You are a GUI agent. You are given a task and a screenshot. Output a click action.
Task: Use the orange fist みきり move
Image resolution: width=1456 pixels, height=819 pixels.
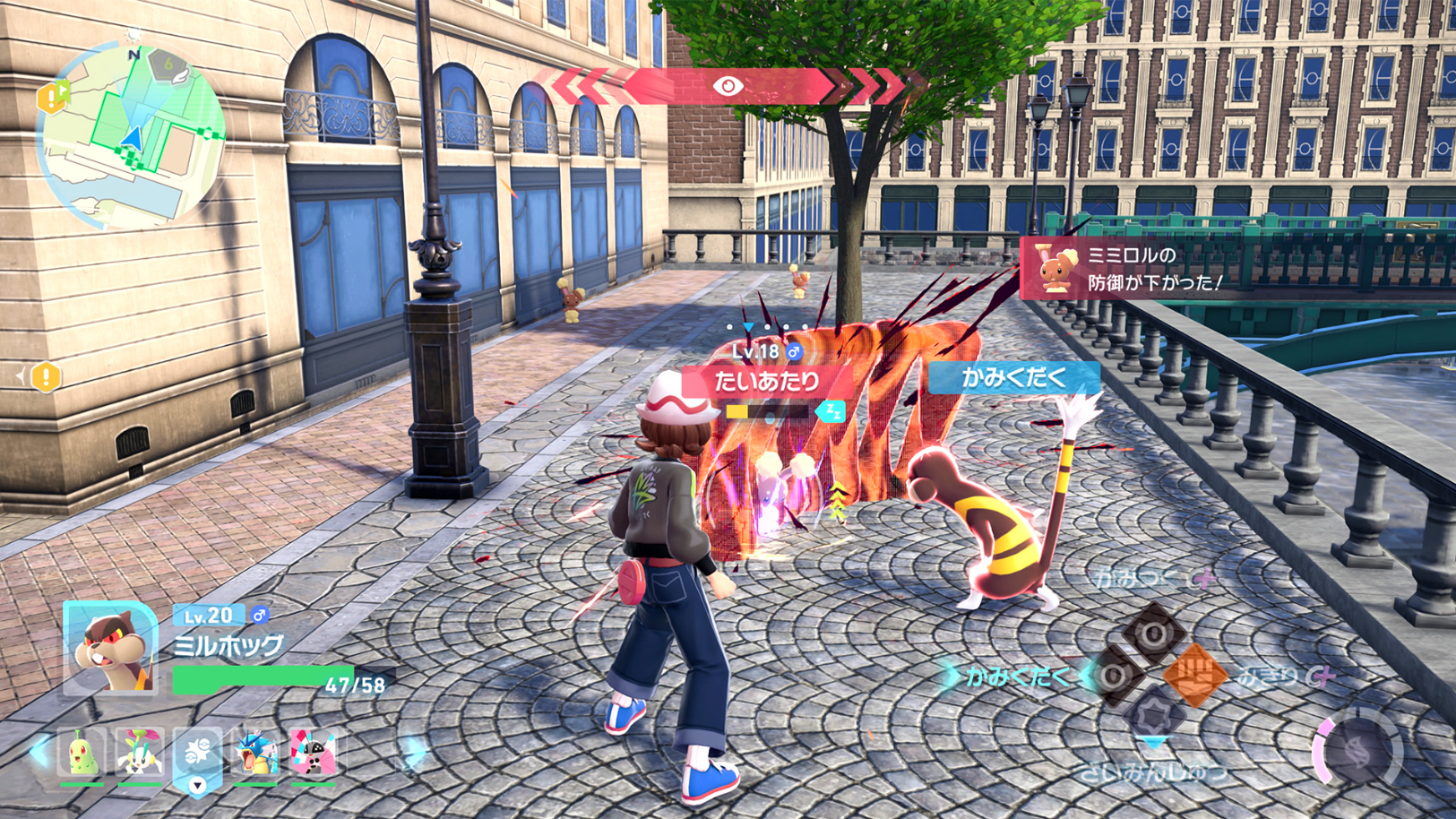[1193, 675]
